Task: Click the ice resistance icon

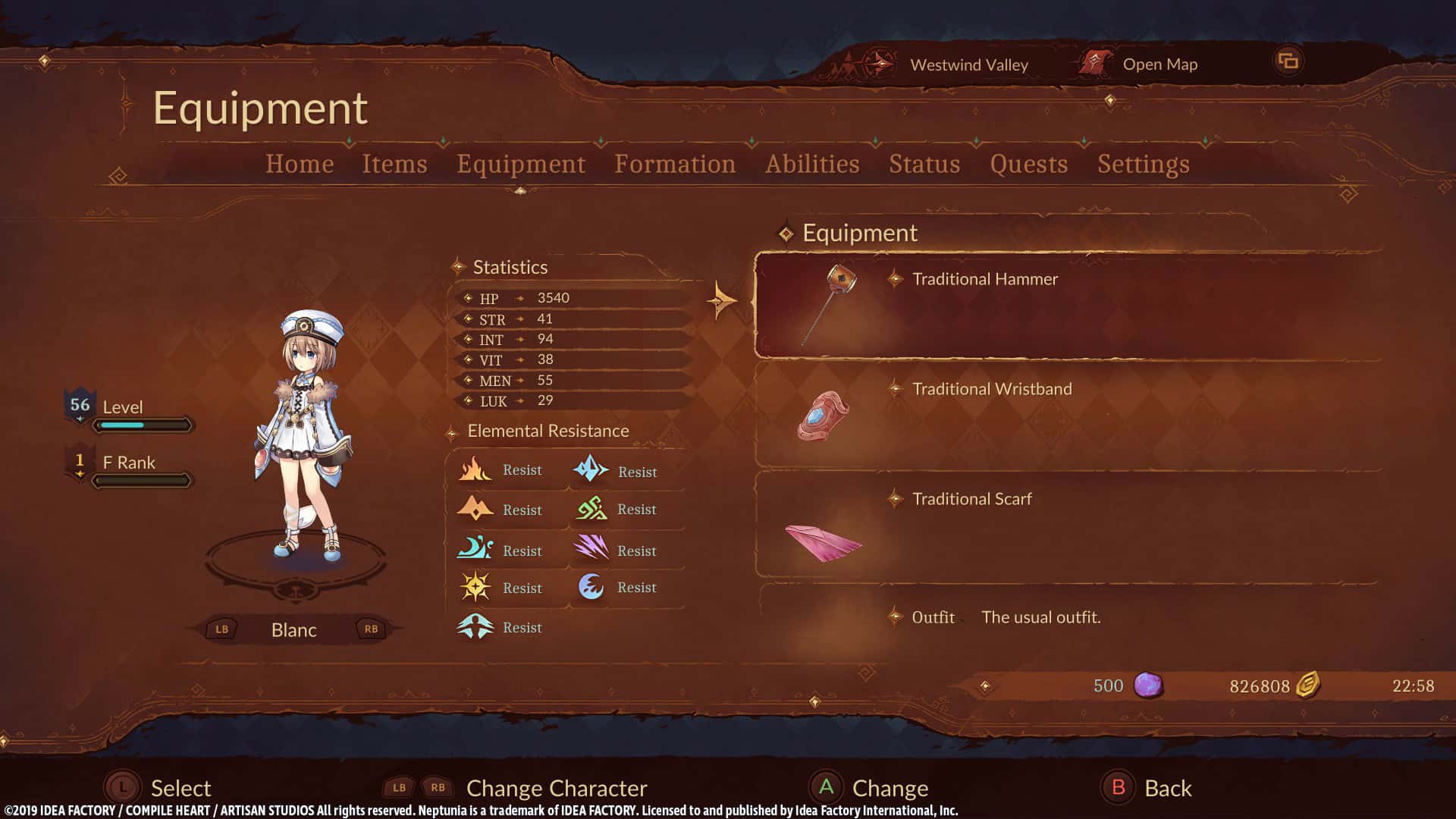Action: pyautogui.click(x=592, y=469)
